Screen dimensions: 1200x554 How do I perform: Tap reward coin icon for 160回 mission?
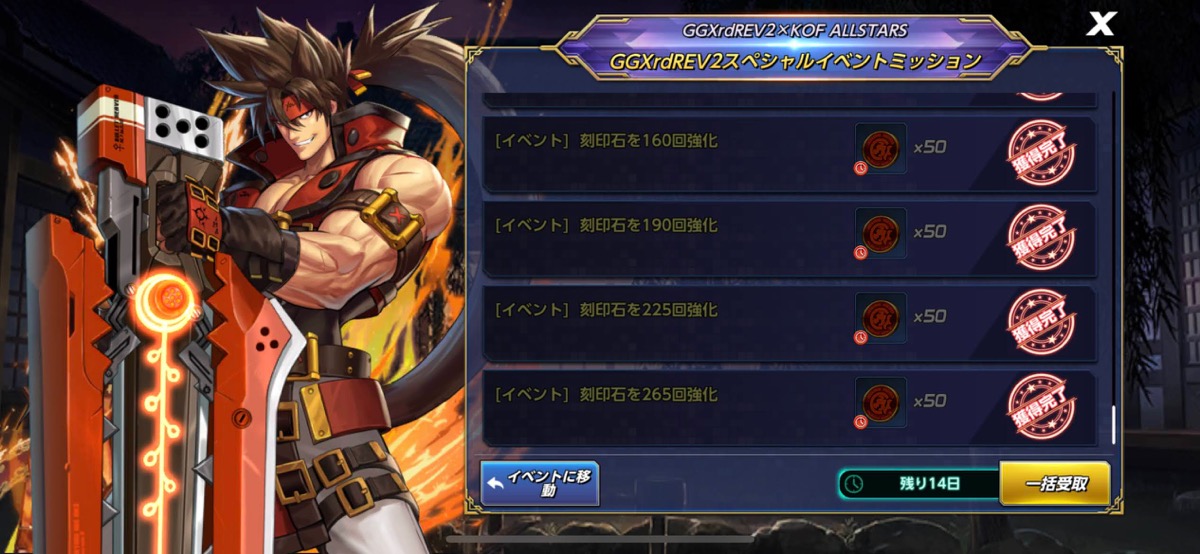click(881, 148)
